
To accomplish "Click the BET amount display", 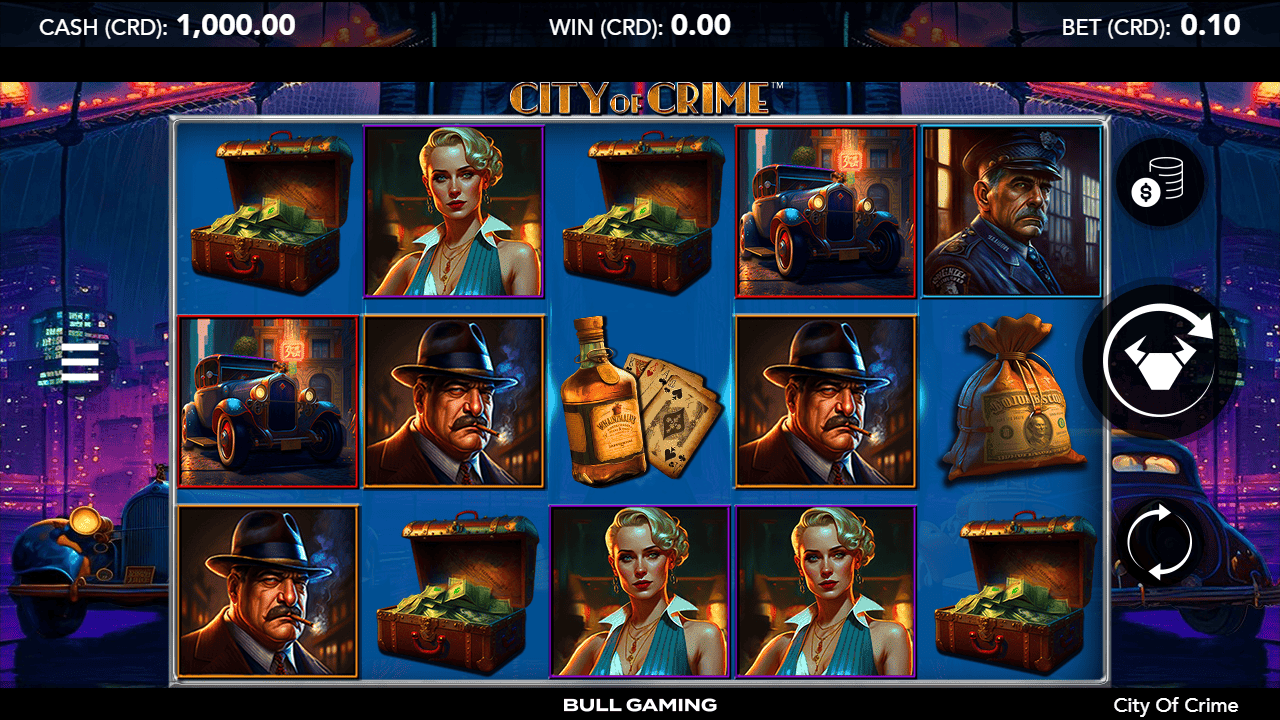I will pos(1150,25).
